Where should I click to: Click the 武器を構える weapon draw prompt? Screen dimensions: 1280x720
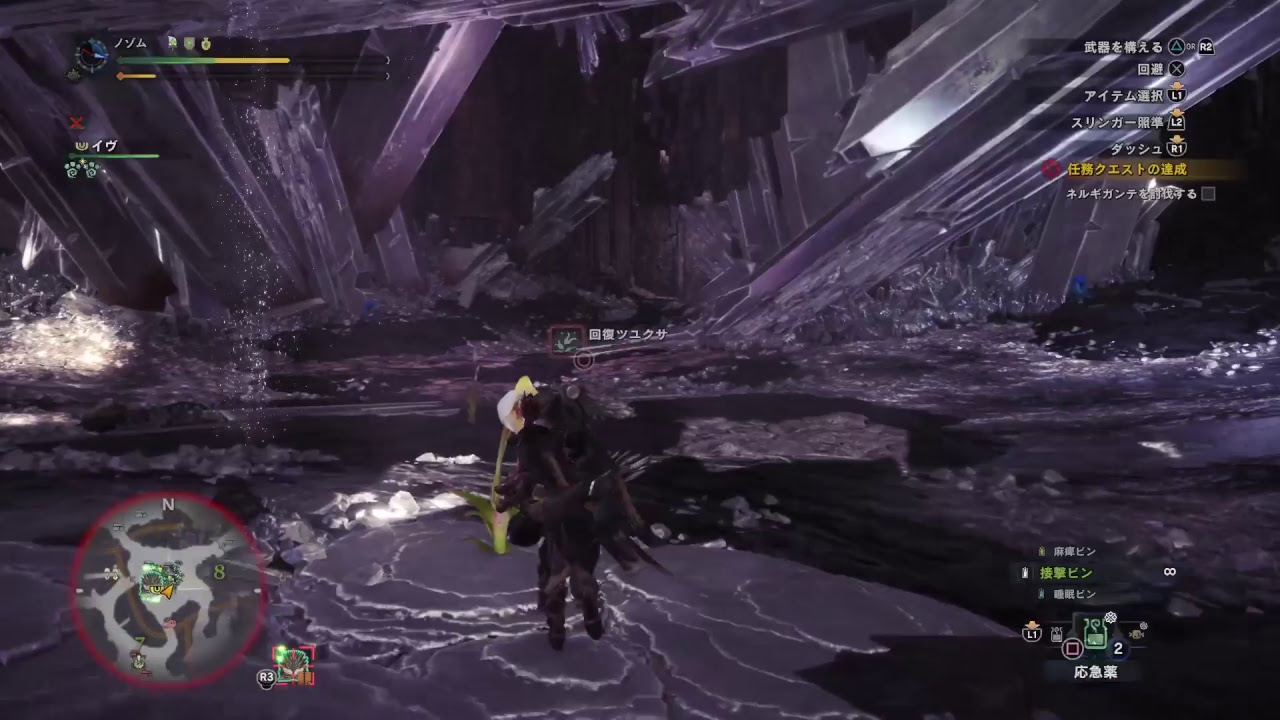point(1128,44)
